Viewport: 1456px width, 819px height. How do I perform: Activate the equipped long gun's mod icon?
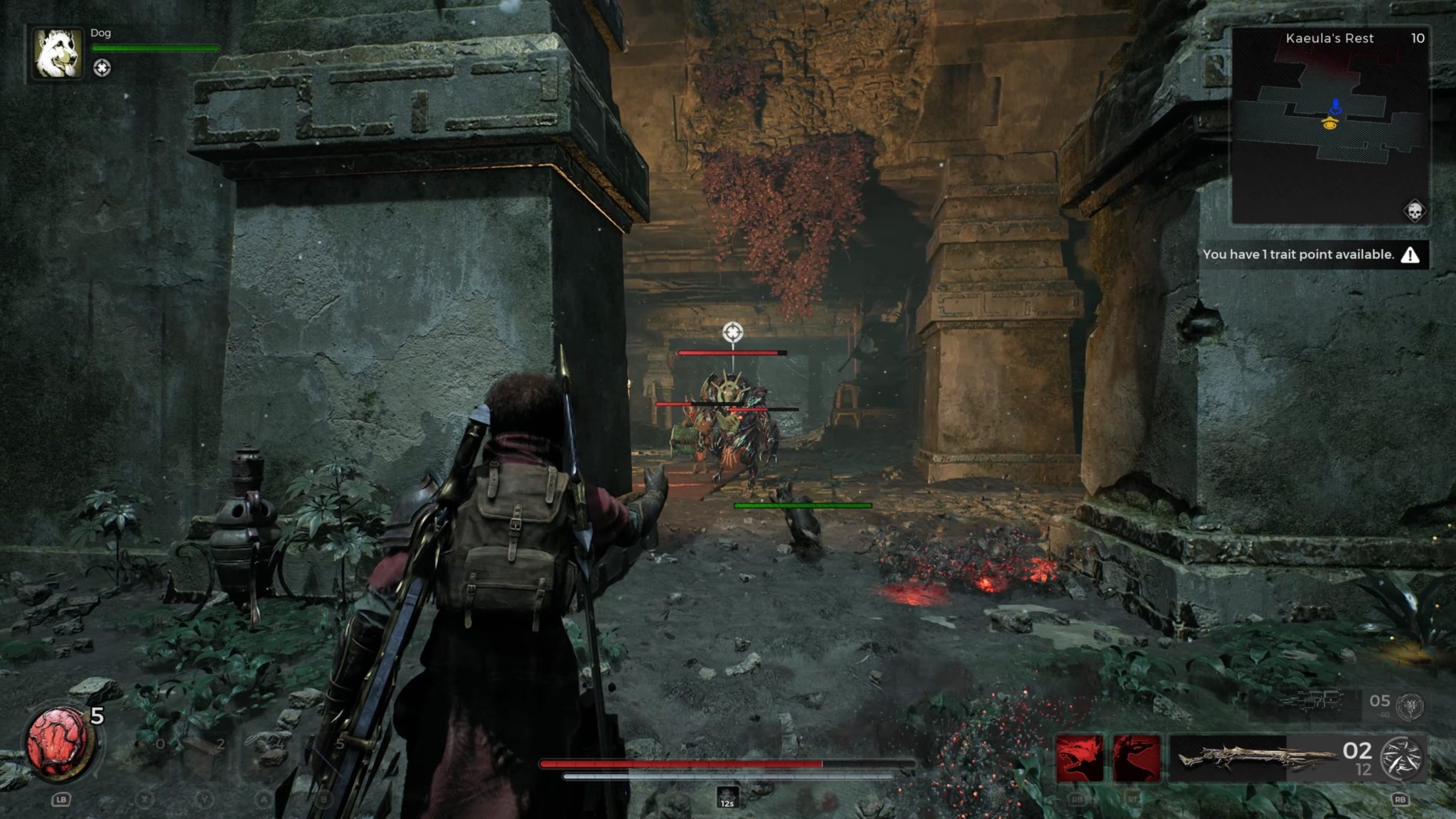click(1401, 758)
